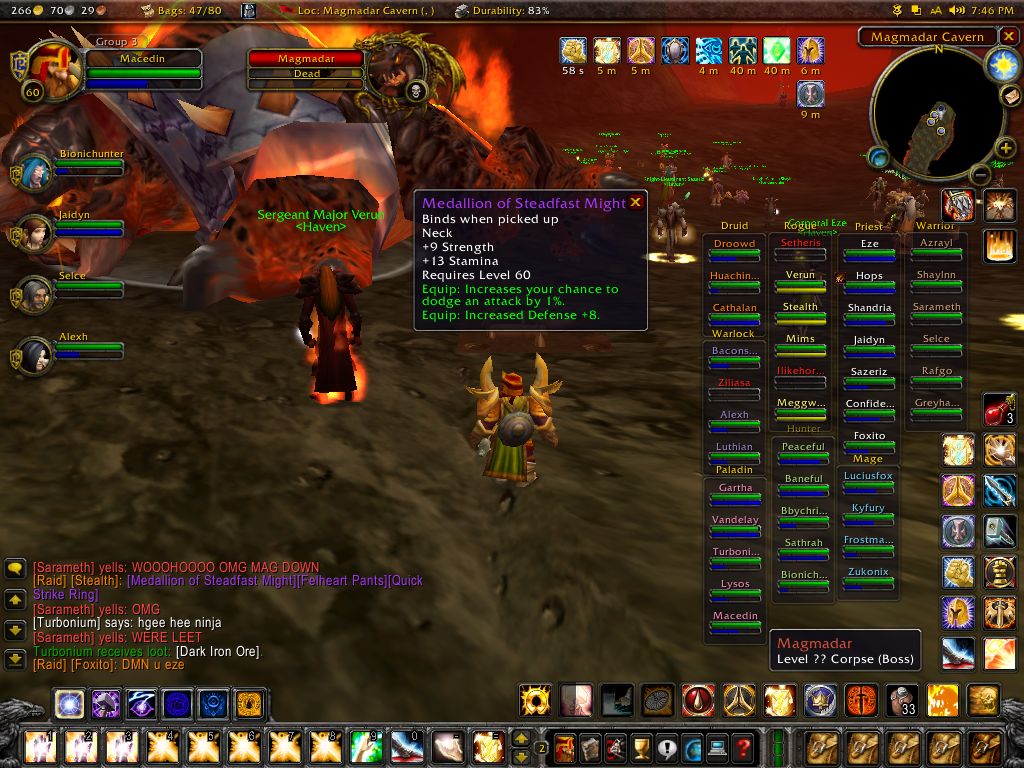Choose Azrayl in the Warrior raid list

(936, 244)
